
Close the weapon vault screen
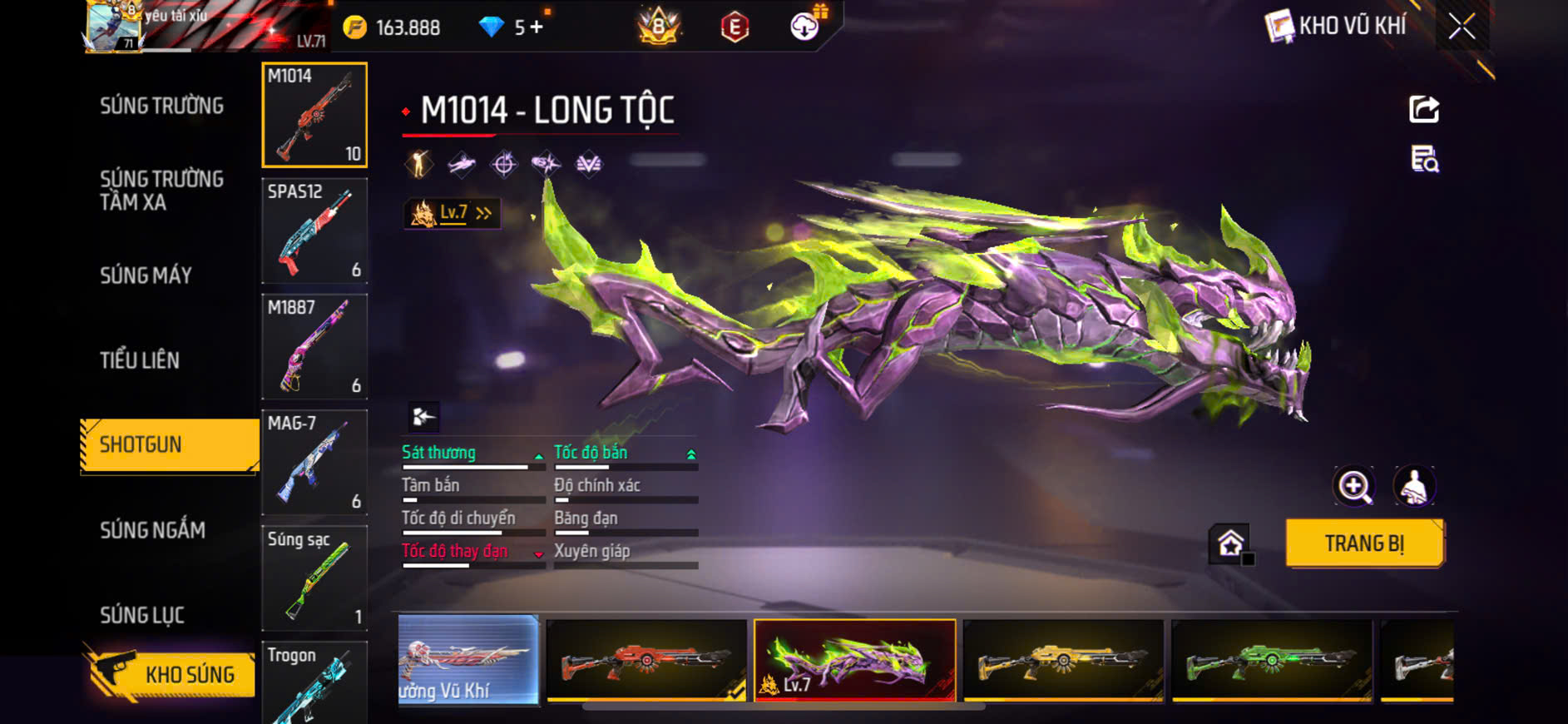pos(1462,27)
